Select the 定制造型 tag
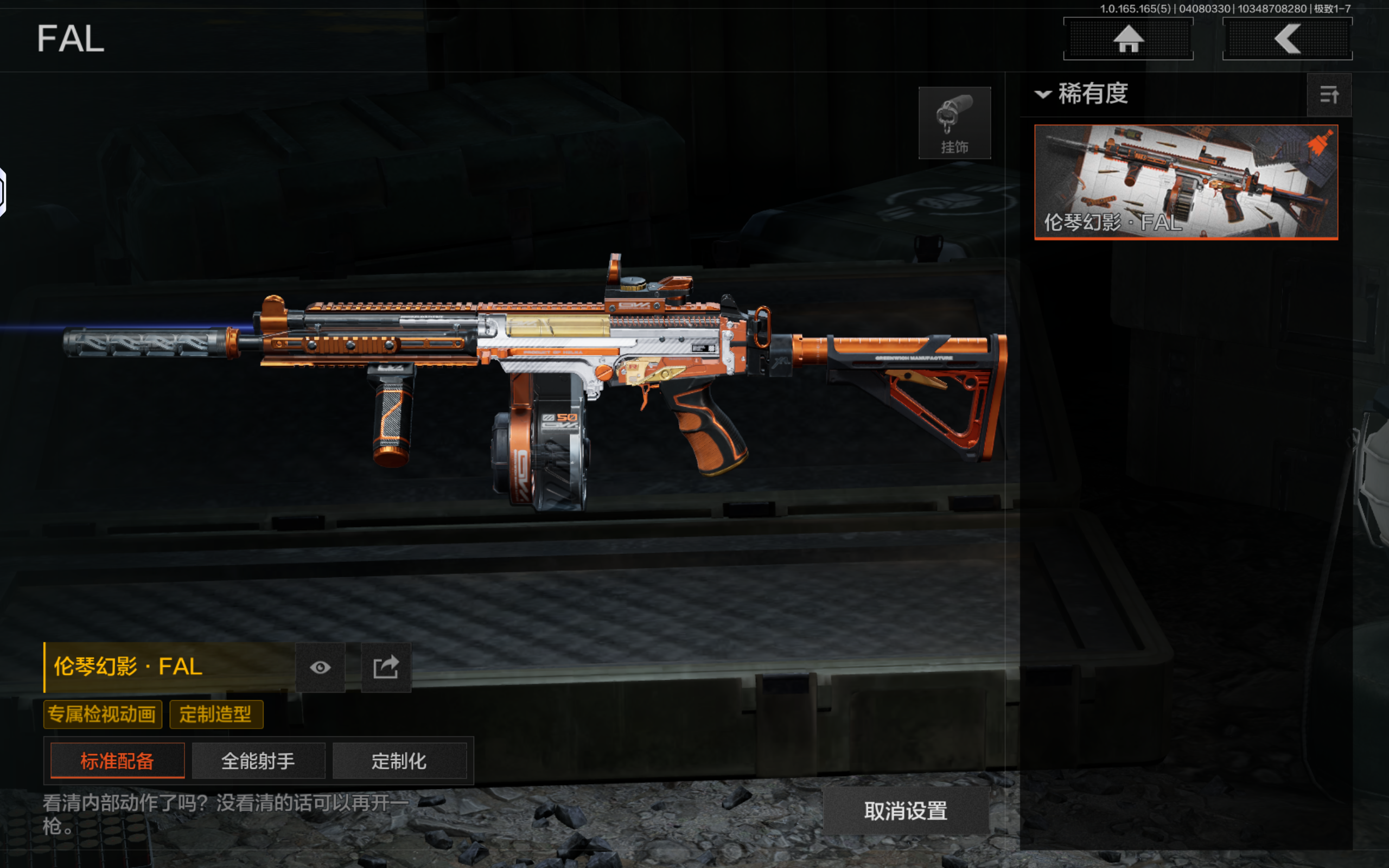 click(216, 714)
